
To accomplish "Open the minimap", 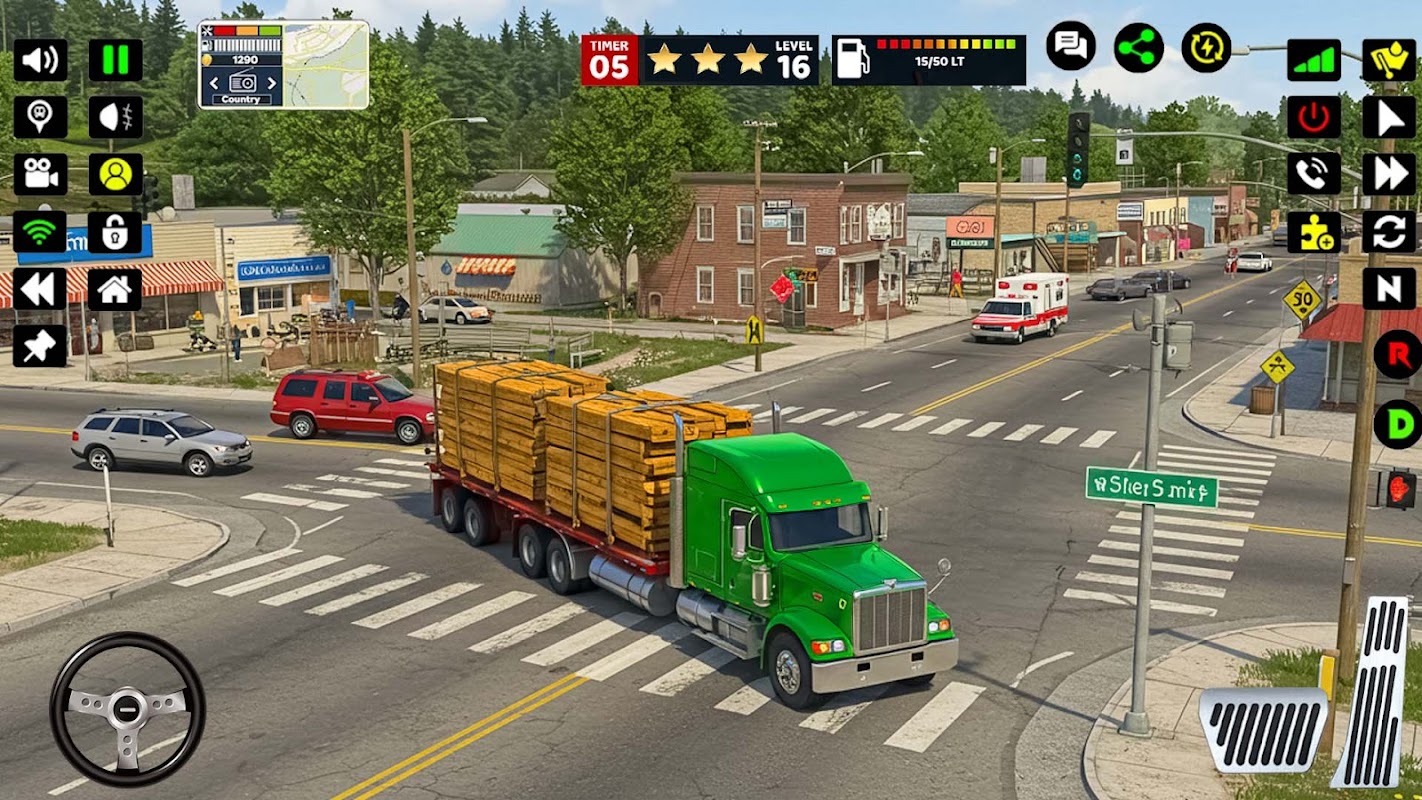I will click(x=326, y=65).
